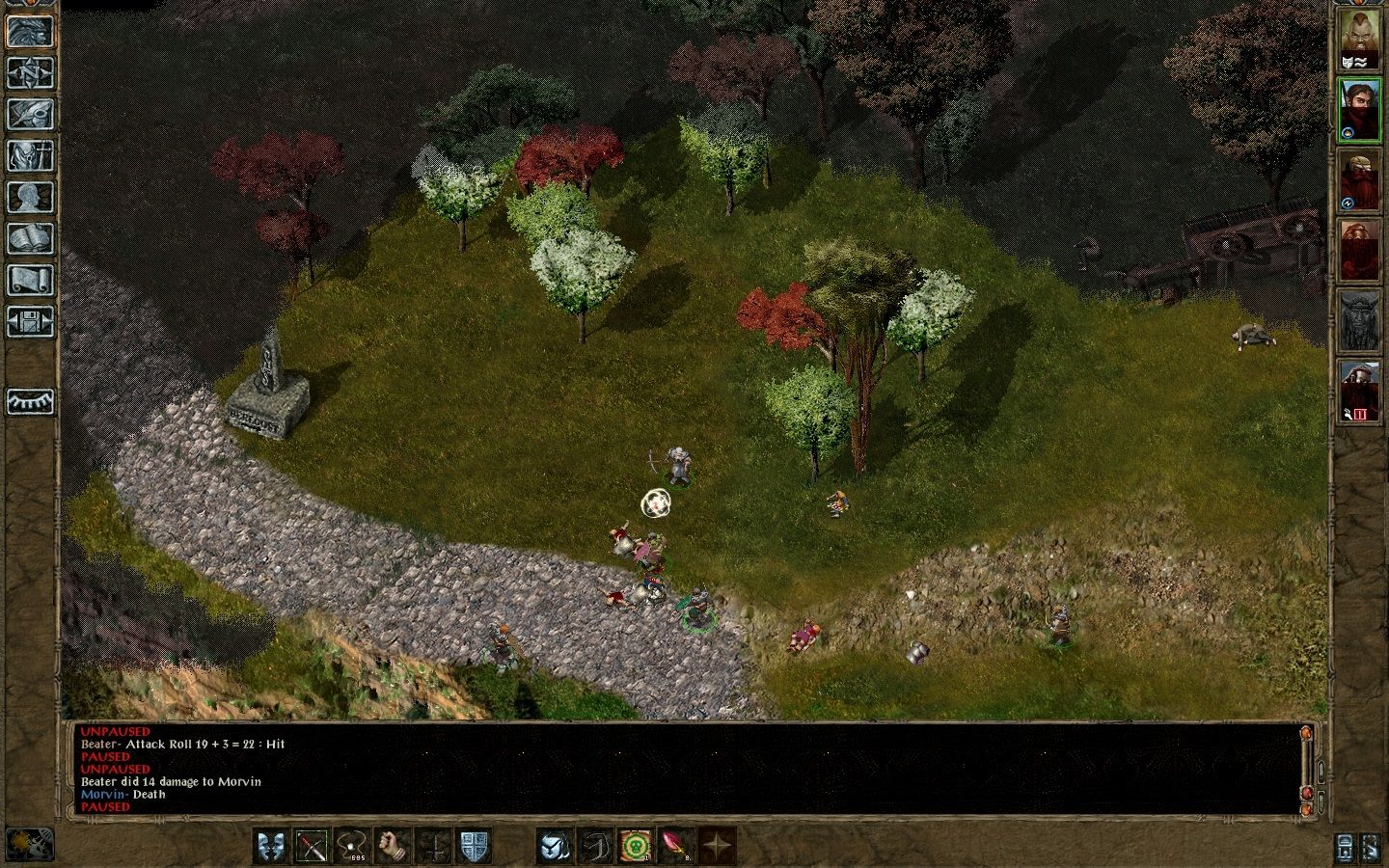Screen dimensions: 1389x868
Task: Equip the sling with 685 ammo
Action: point(353,846)
